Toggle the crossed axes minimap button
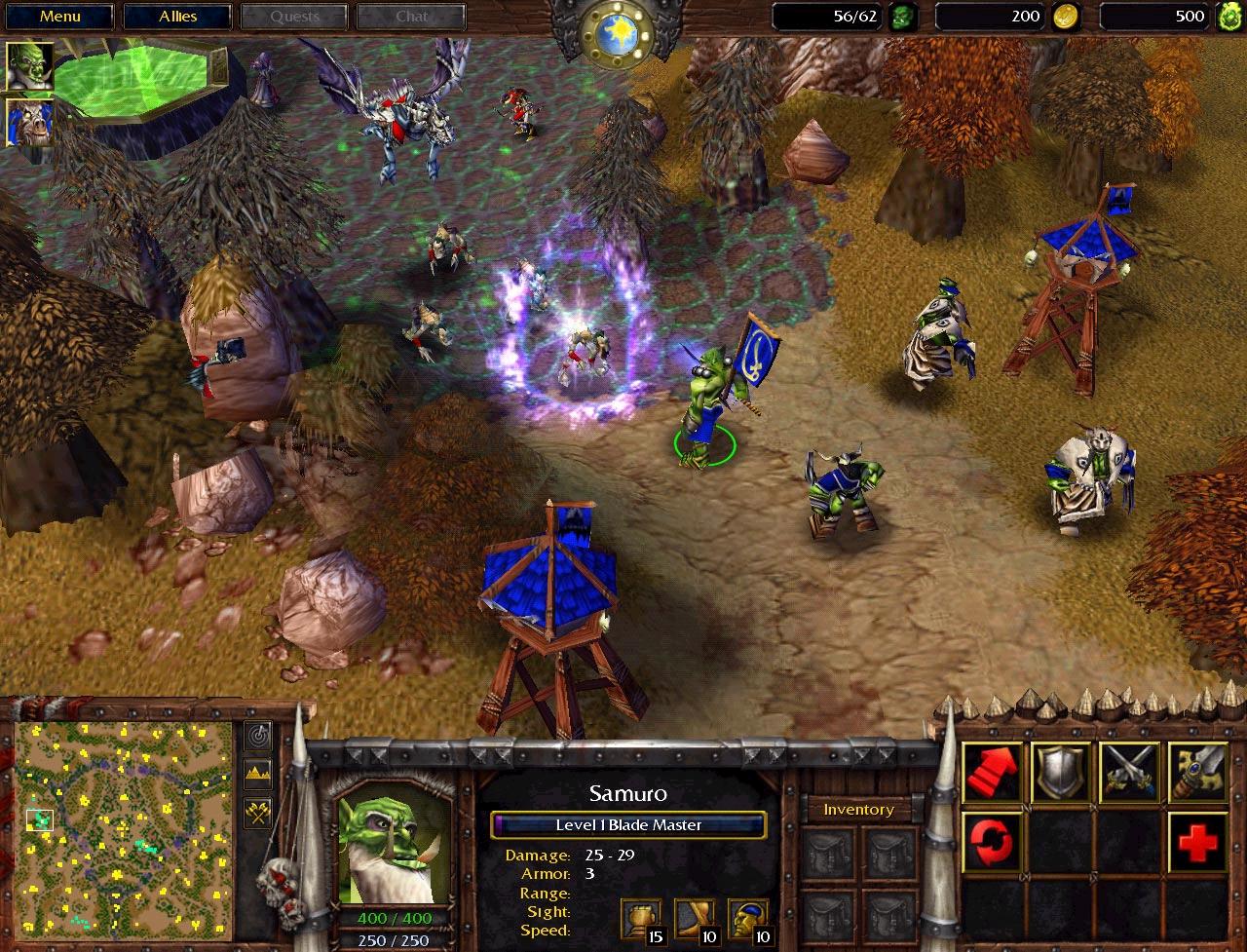This screenshot has height=952, width=1247. click(x=258, y=814)
